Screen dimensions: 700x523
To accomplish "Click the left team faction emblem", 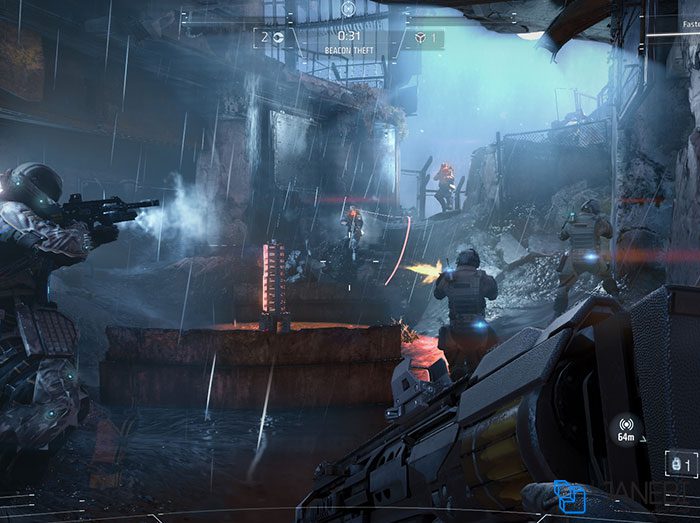I will coord(277,38).
